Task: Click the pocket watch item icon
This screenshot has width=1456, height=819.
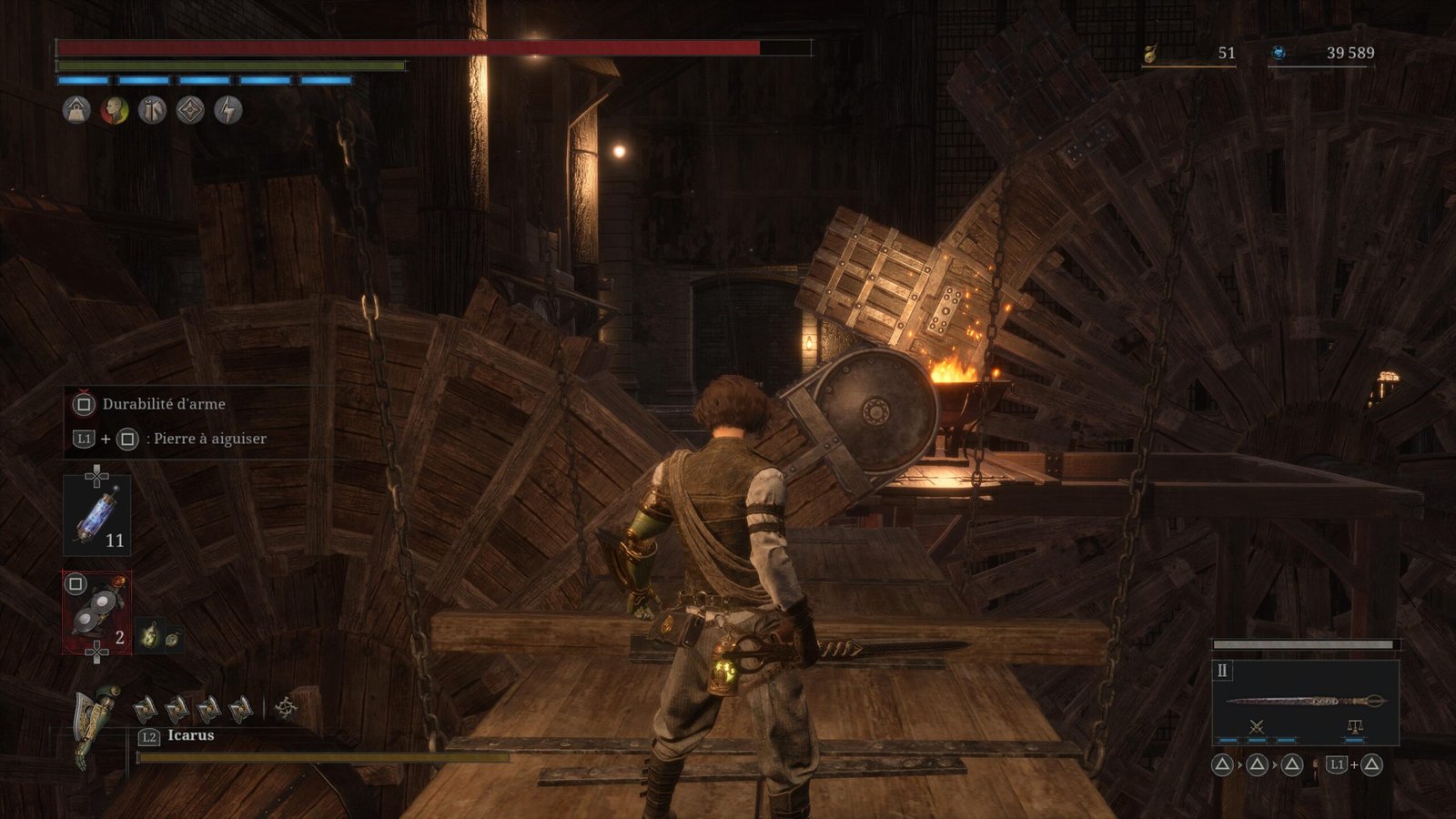Action: coord(171,638)
